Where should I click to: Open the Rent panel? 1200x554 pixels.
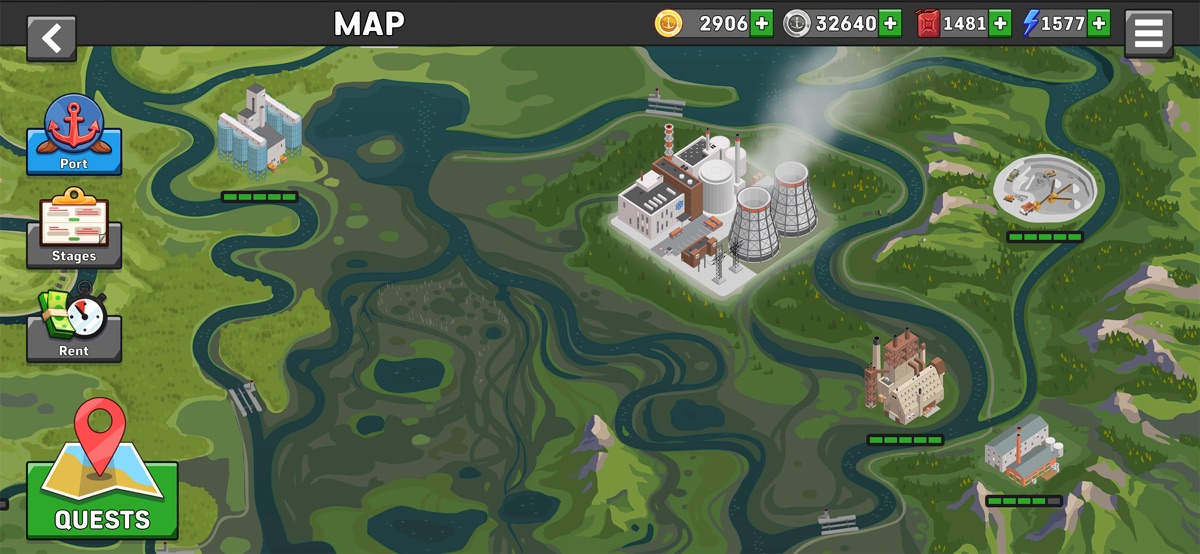click(x=74, y=324)
